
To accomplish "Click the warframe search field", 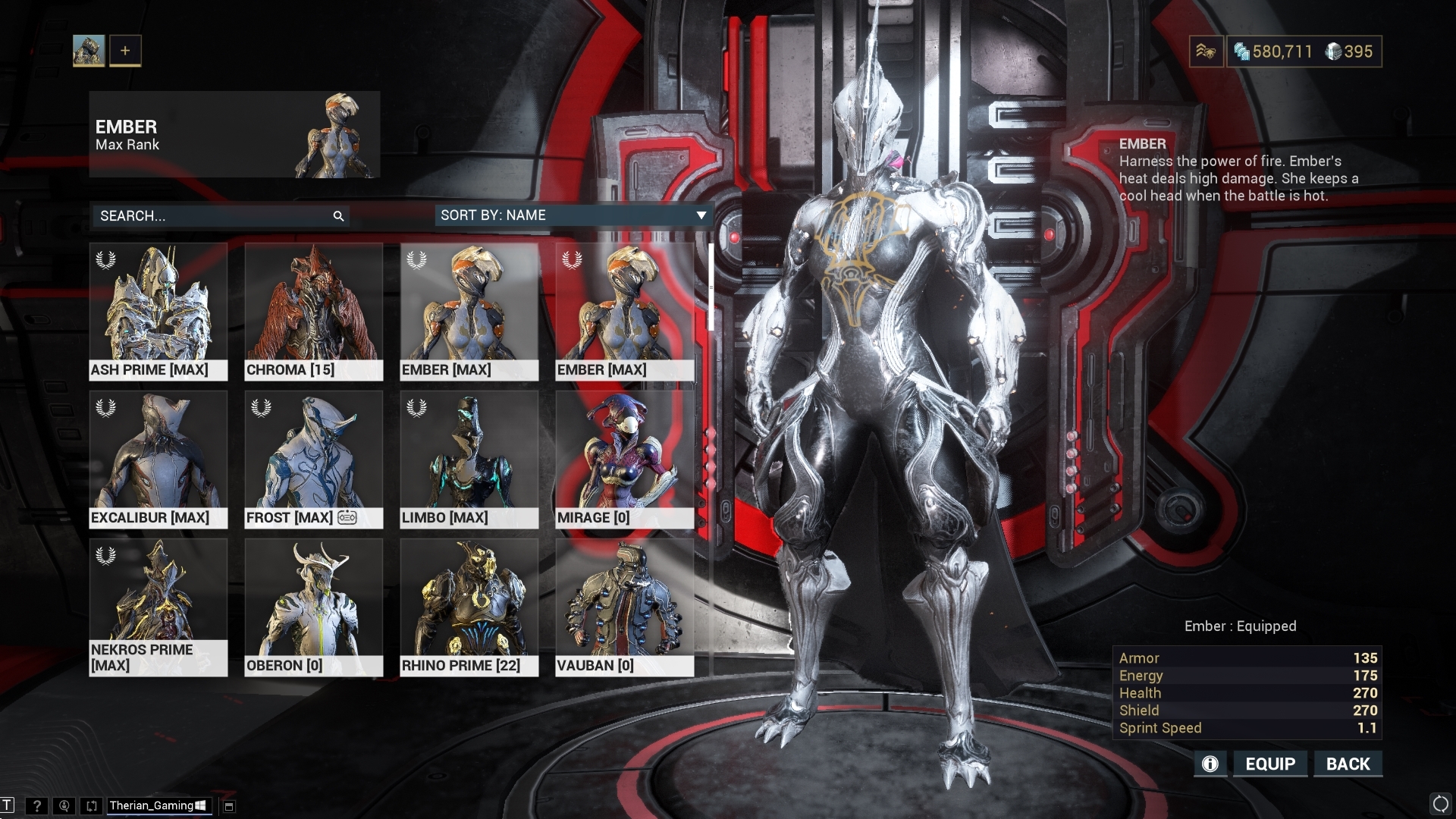I will tap(212, 216).
